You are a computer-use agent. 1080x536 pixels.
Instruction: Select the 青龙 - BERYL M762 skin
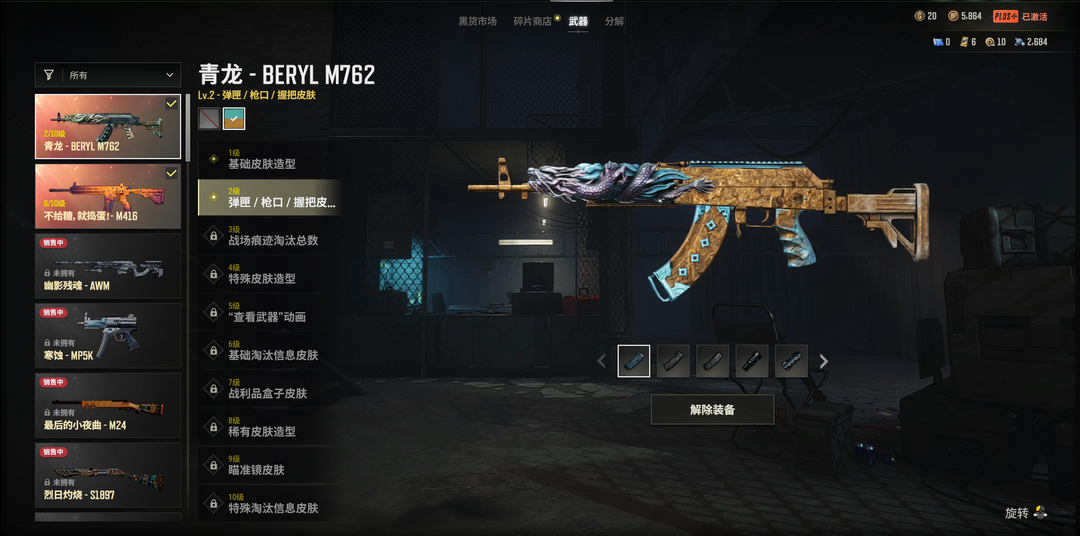[108, 126]
